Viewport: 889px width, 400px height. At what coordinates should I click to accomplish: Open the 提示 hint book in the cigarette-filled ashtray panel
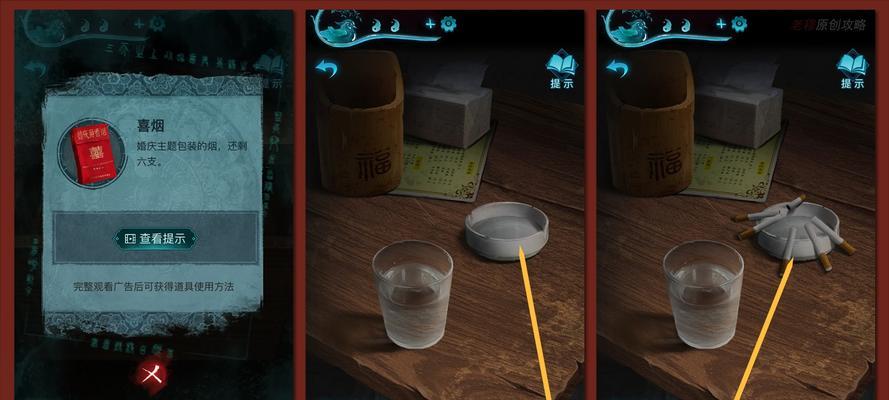coord(852,68)
